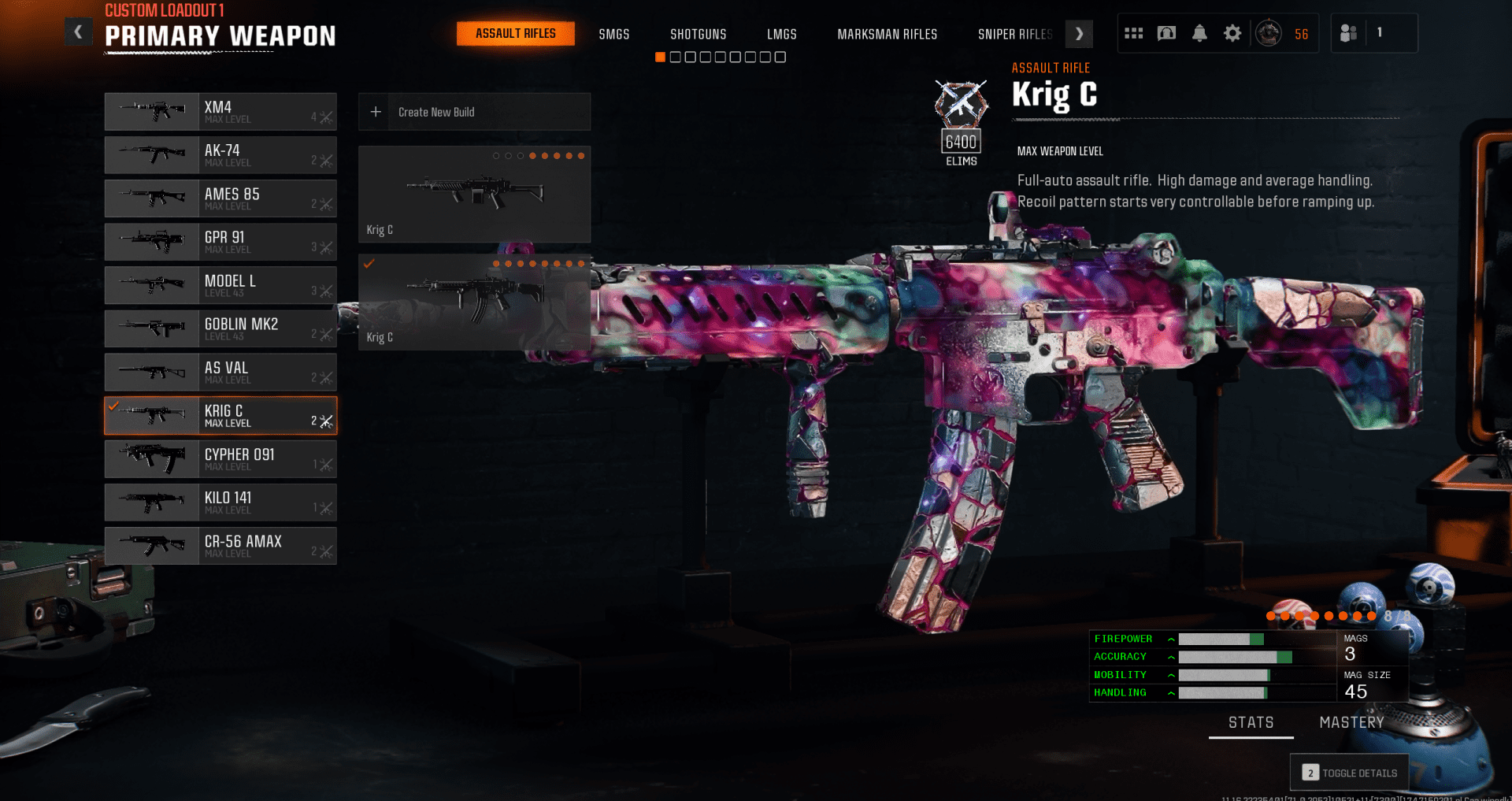The width and height of the screenshot is (1512, 801).
Task: Open the Shotguns category
Action: coord(698,34)
